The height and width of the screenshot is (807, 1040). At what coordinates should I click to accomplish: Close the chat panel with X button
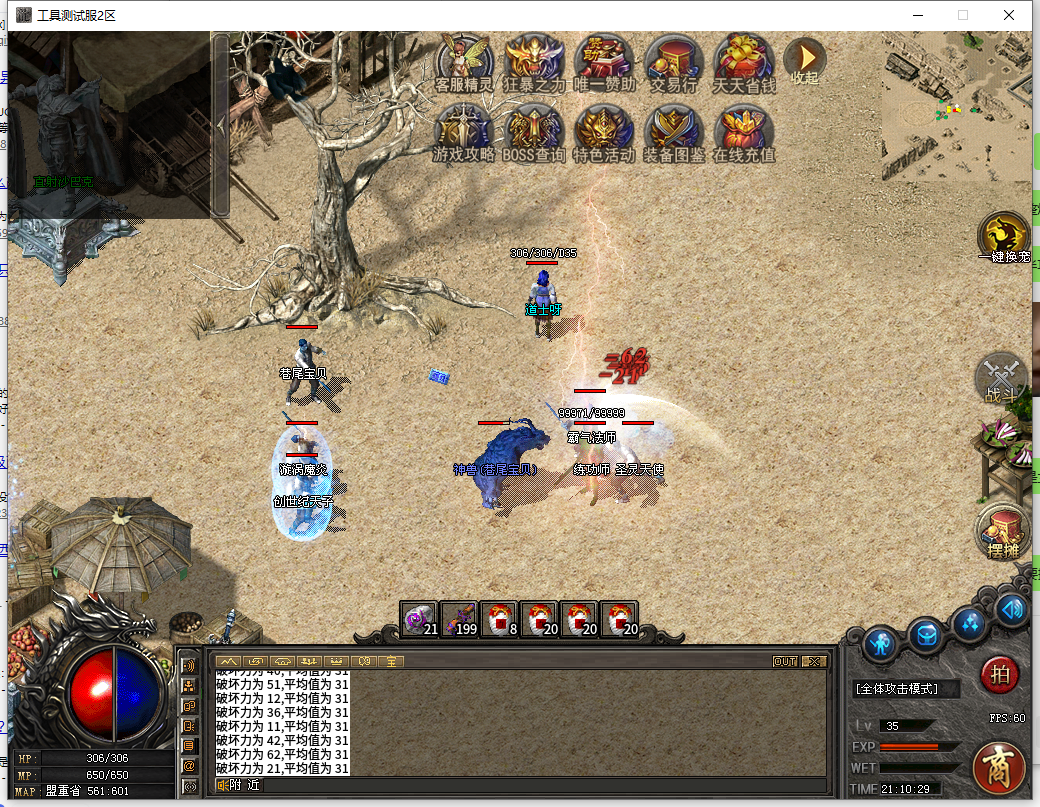tap(814, 661)
